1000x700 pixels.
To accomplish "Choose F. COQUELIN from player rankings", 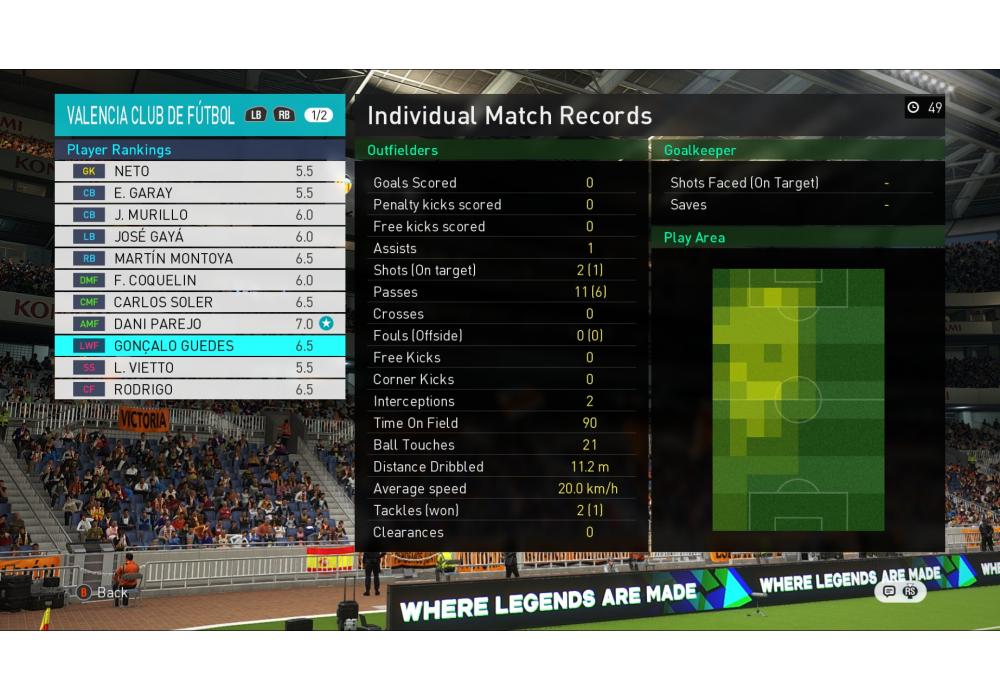I will 199,281.
